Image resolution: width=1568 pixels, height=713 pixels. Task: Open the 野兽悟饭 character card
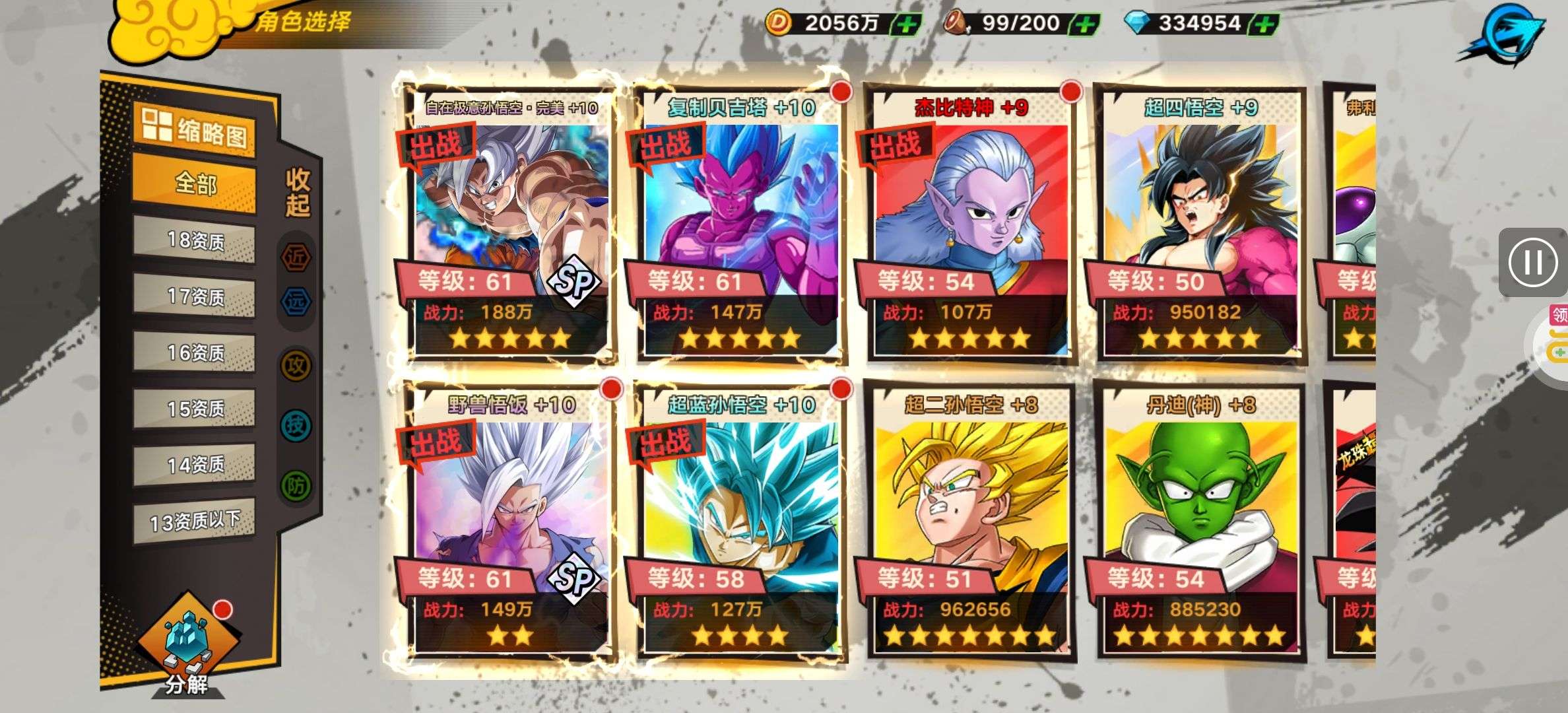pos(510,522)
